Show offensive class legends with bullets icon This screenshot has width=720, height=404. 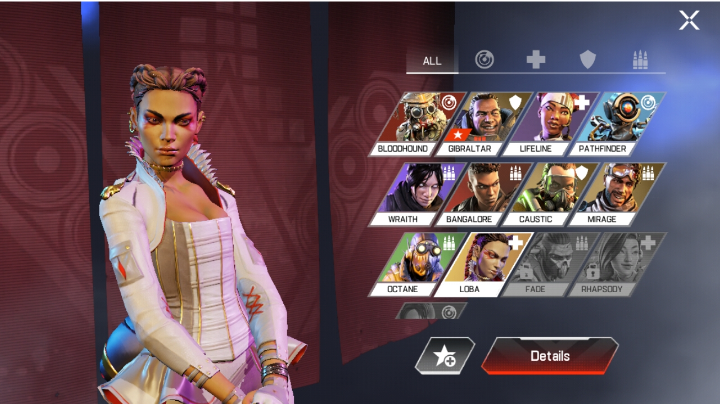click(640, 60)
